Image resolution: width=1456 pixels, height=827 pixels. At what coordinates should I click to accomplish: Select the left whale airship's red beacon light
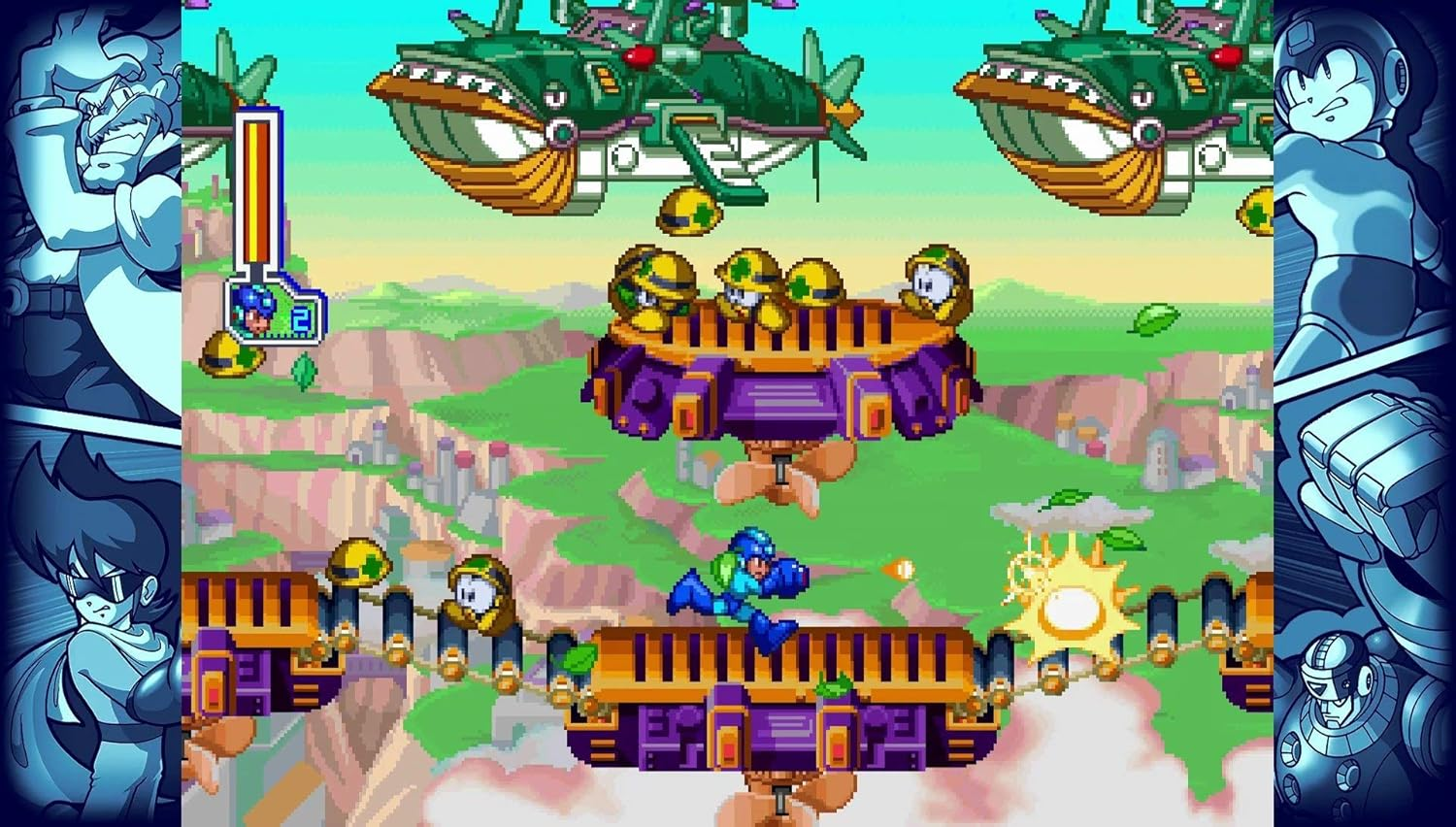641,55
